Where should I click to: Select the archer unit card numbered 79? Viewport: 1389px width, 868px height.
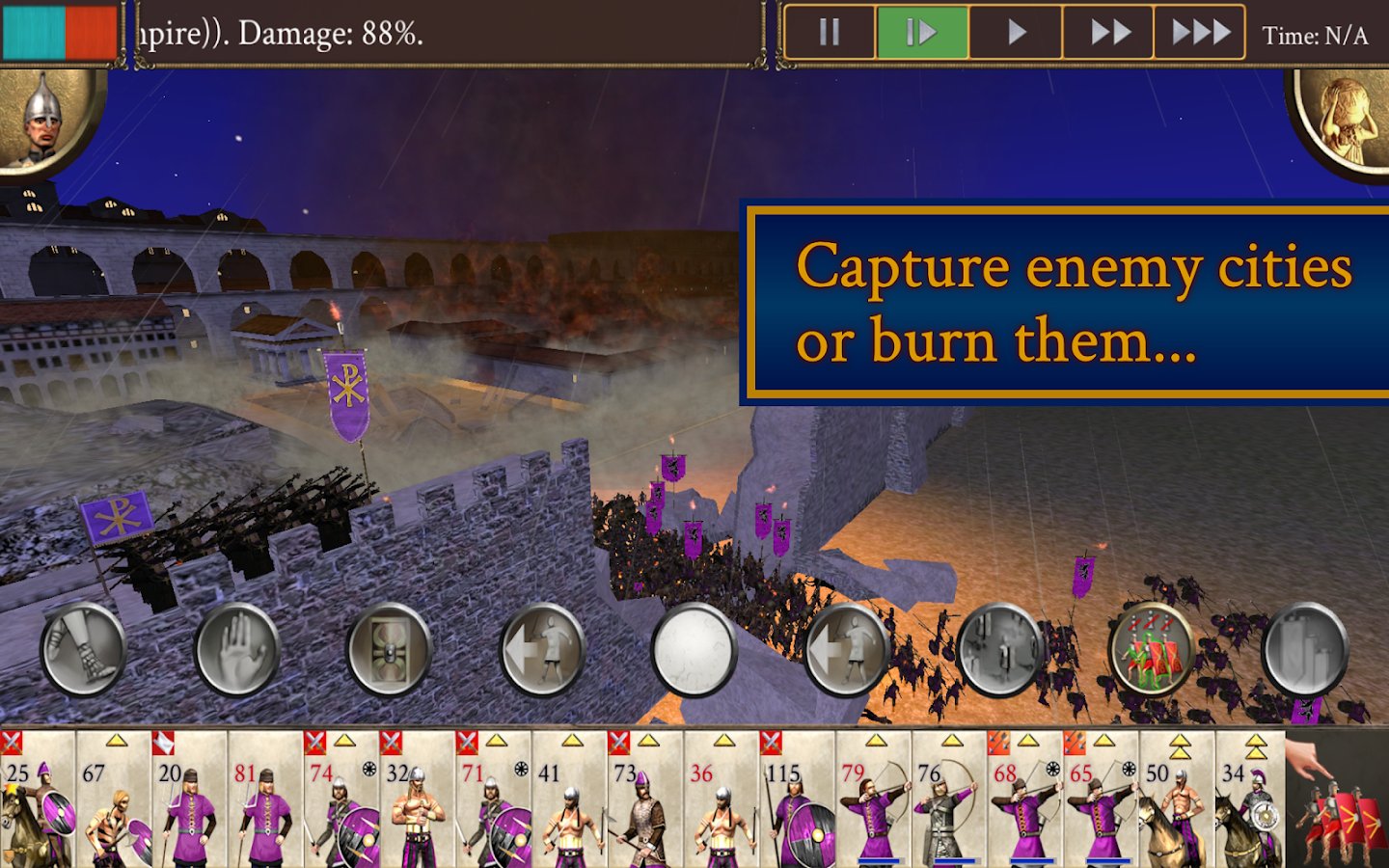[x=873, y=800]
